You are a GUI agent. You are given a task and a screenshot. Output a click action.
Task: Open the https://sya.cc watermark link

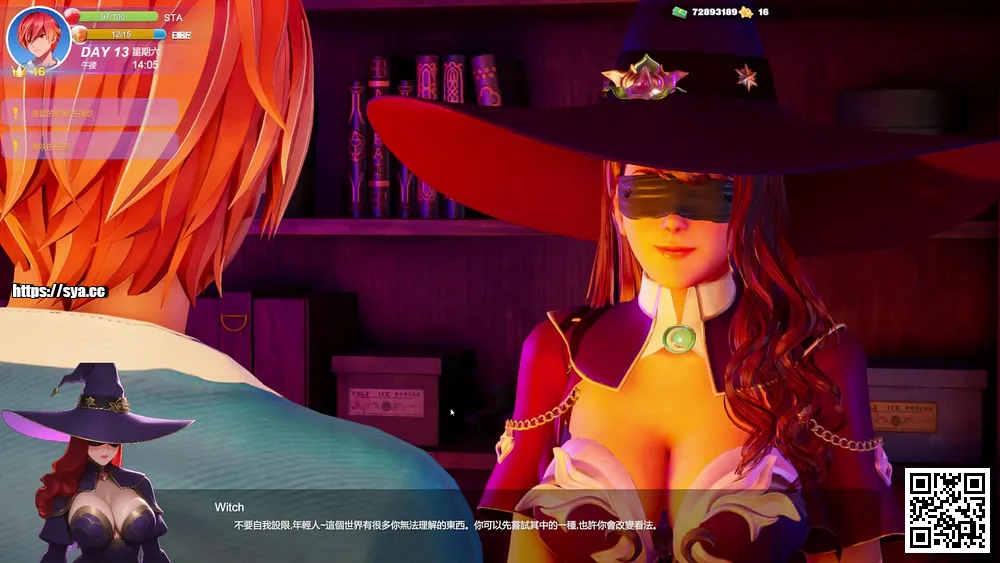[58, 292]
